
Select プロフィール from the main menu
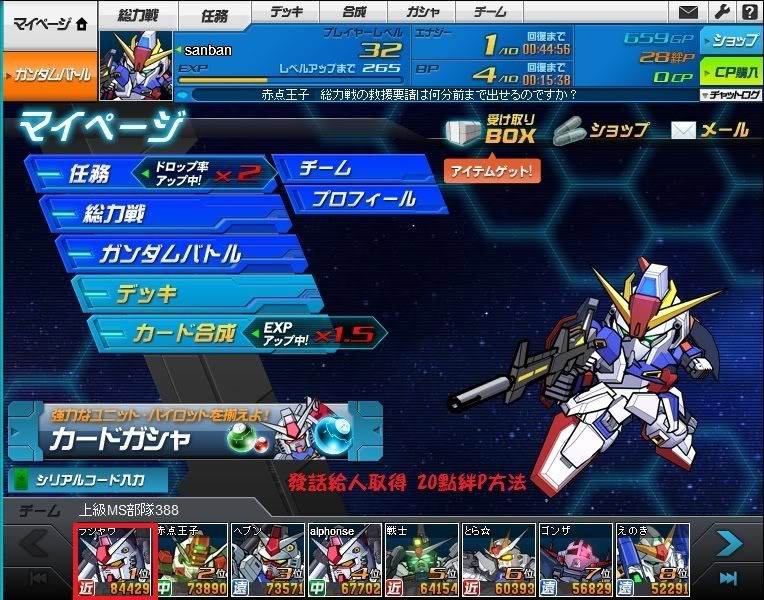click(x=363, y=199)
